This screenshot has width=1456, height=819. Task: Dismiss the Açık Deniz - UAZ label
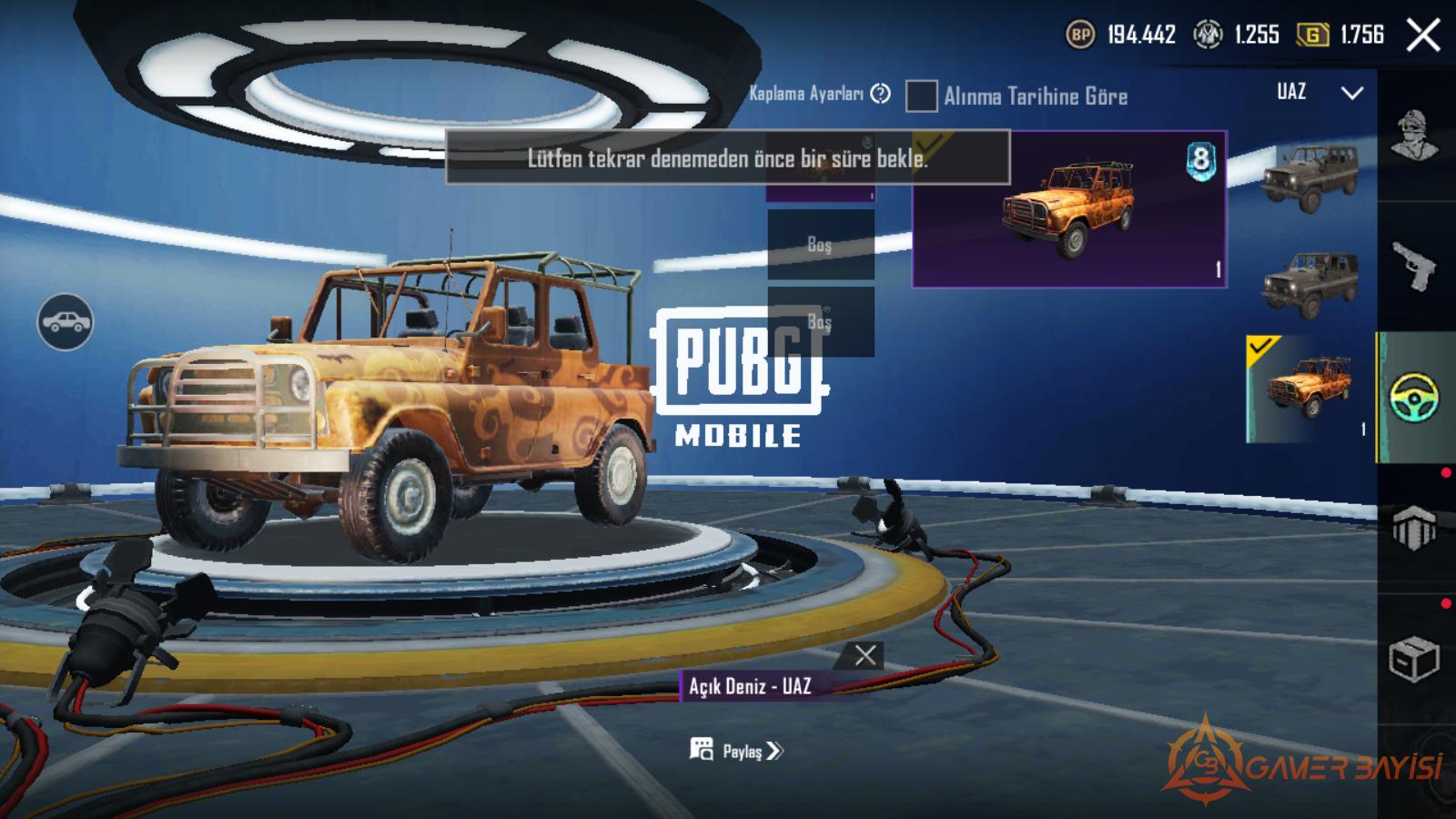[865, 655]
